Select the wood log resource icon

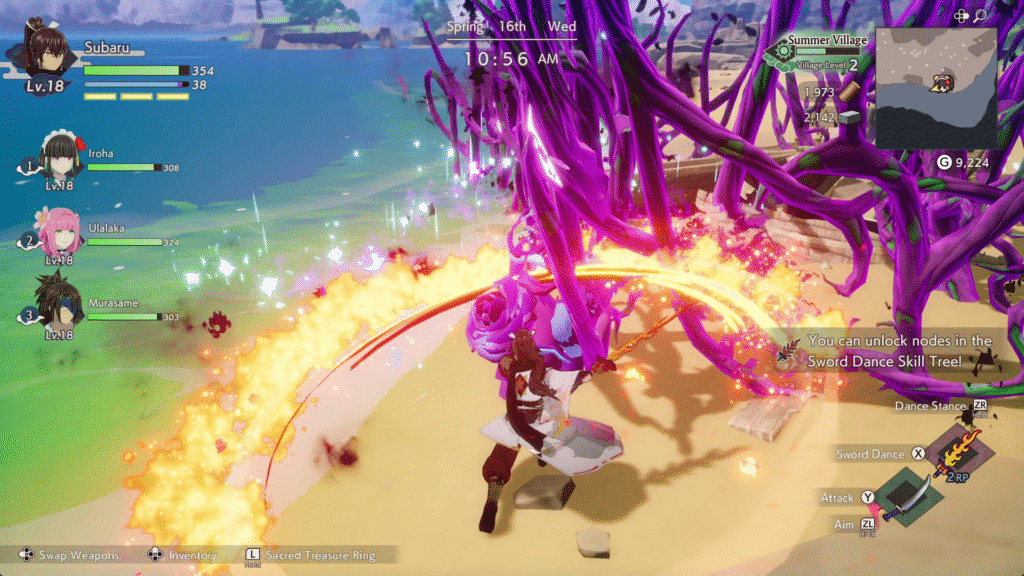pos(849,92)
